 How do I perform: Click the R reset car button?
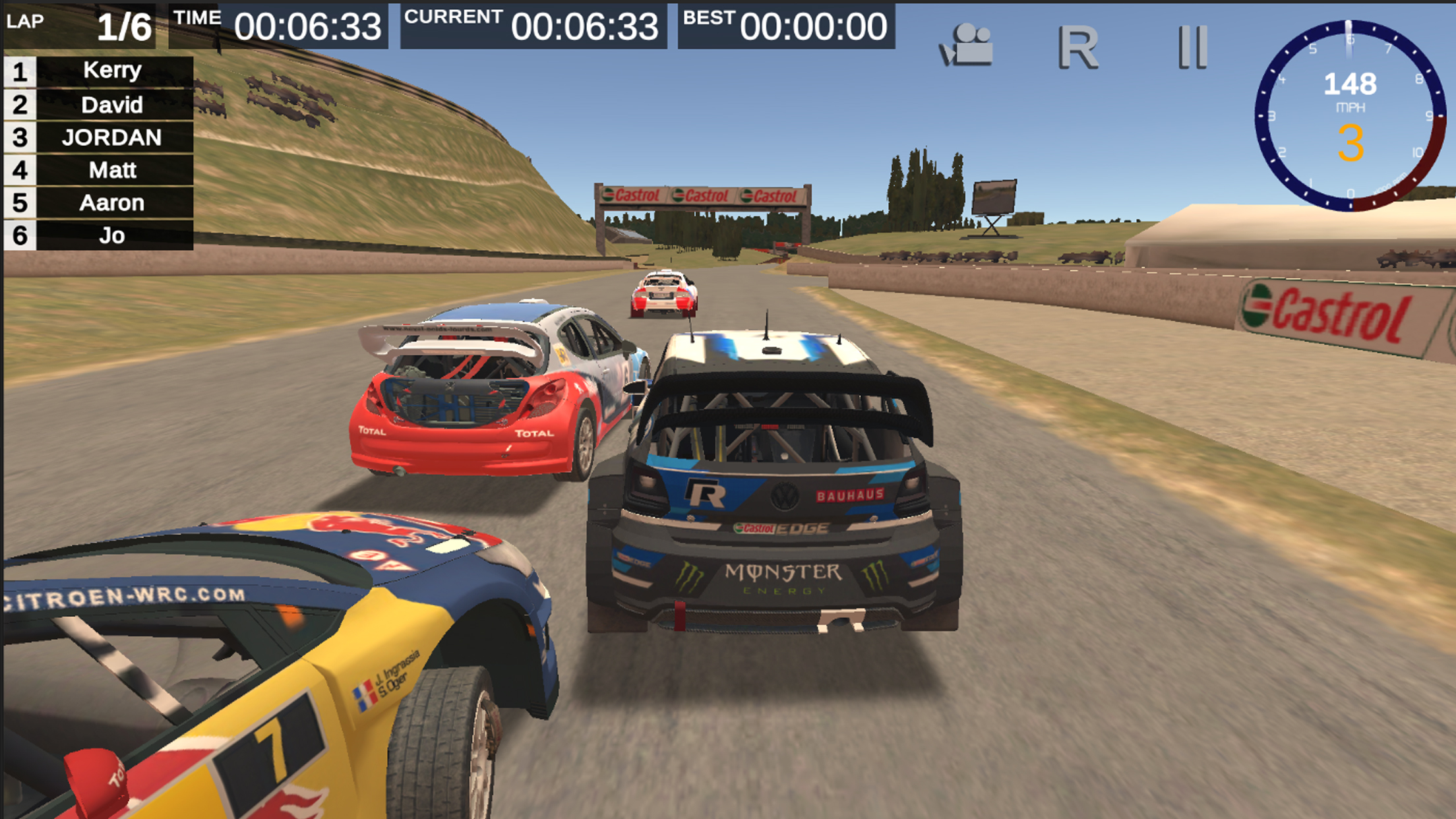1078,47
